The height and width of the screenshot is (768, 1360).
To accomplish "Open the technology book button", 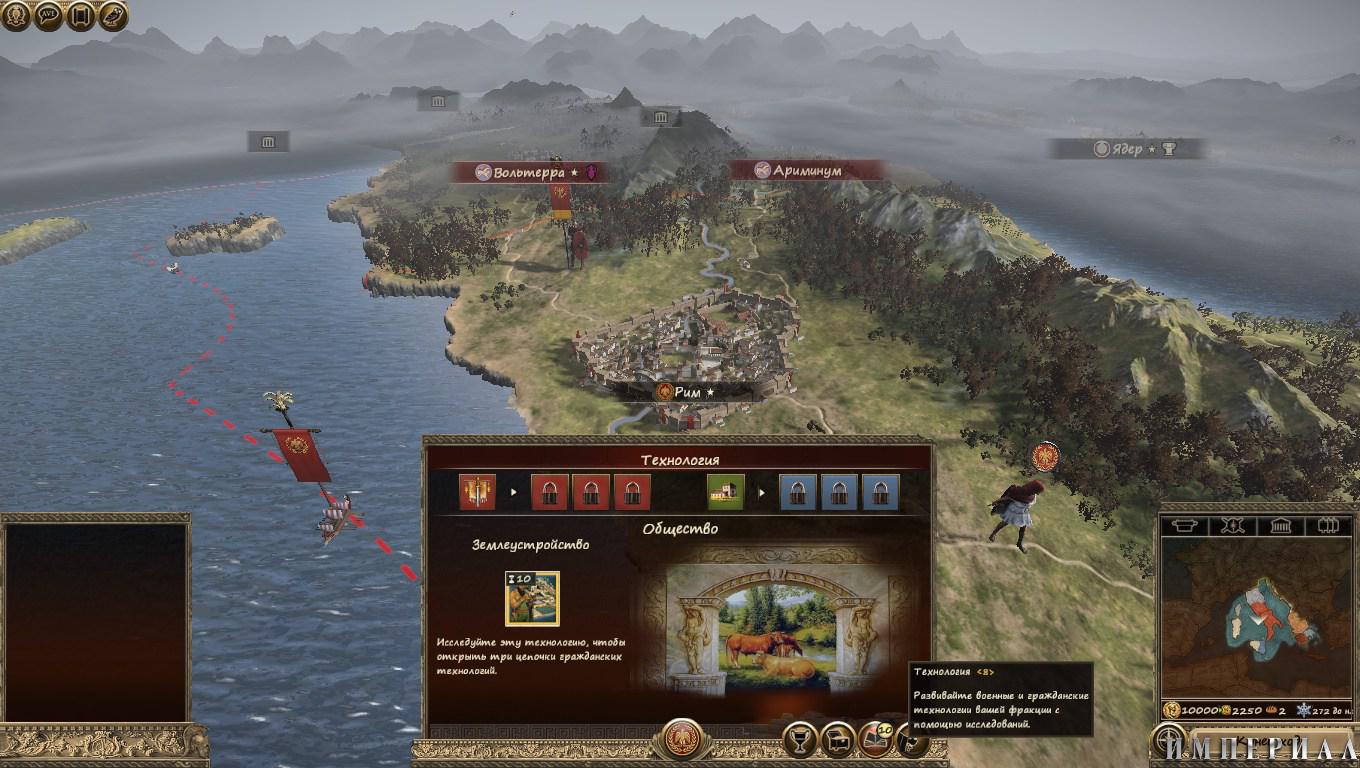I will (876, 740).
